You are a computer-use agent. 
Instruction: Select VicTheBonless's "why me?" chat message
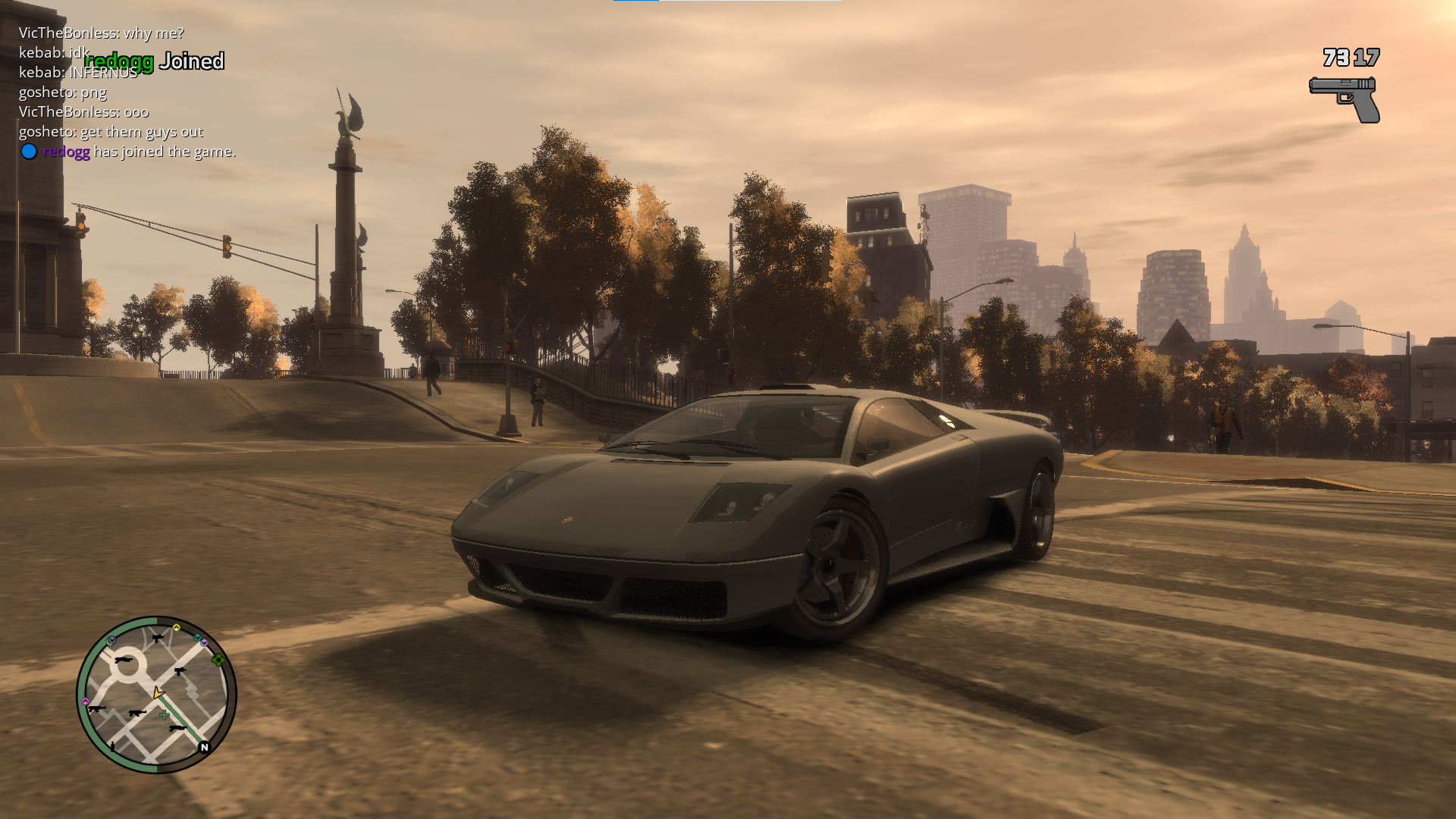(x=101, y=33)
